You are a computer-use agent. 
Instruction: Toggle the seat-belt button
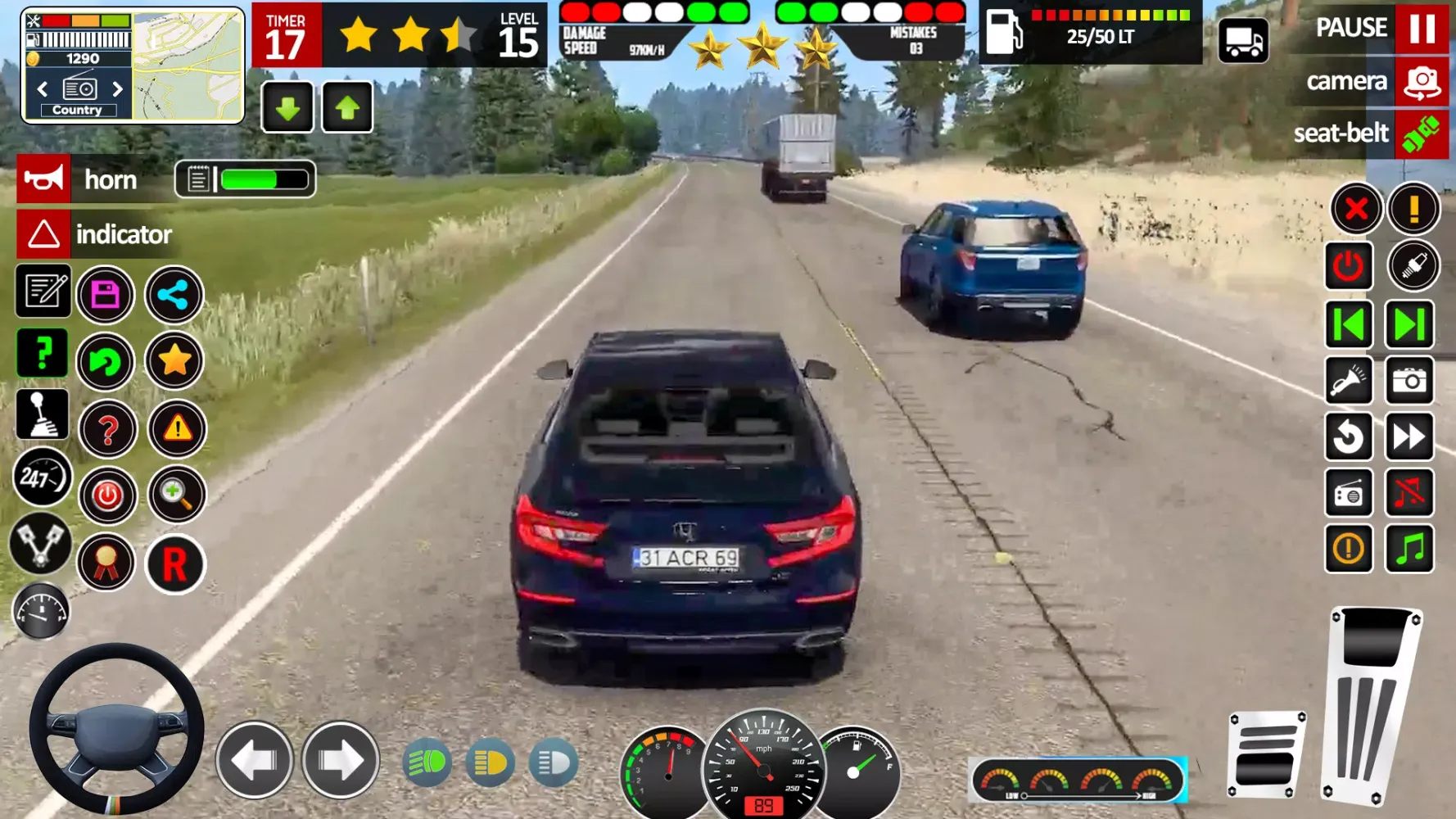click(x=1422, y=133)
